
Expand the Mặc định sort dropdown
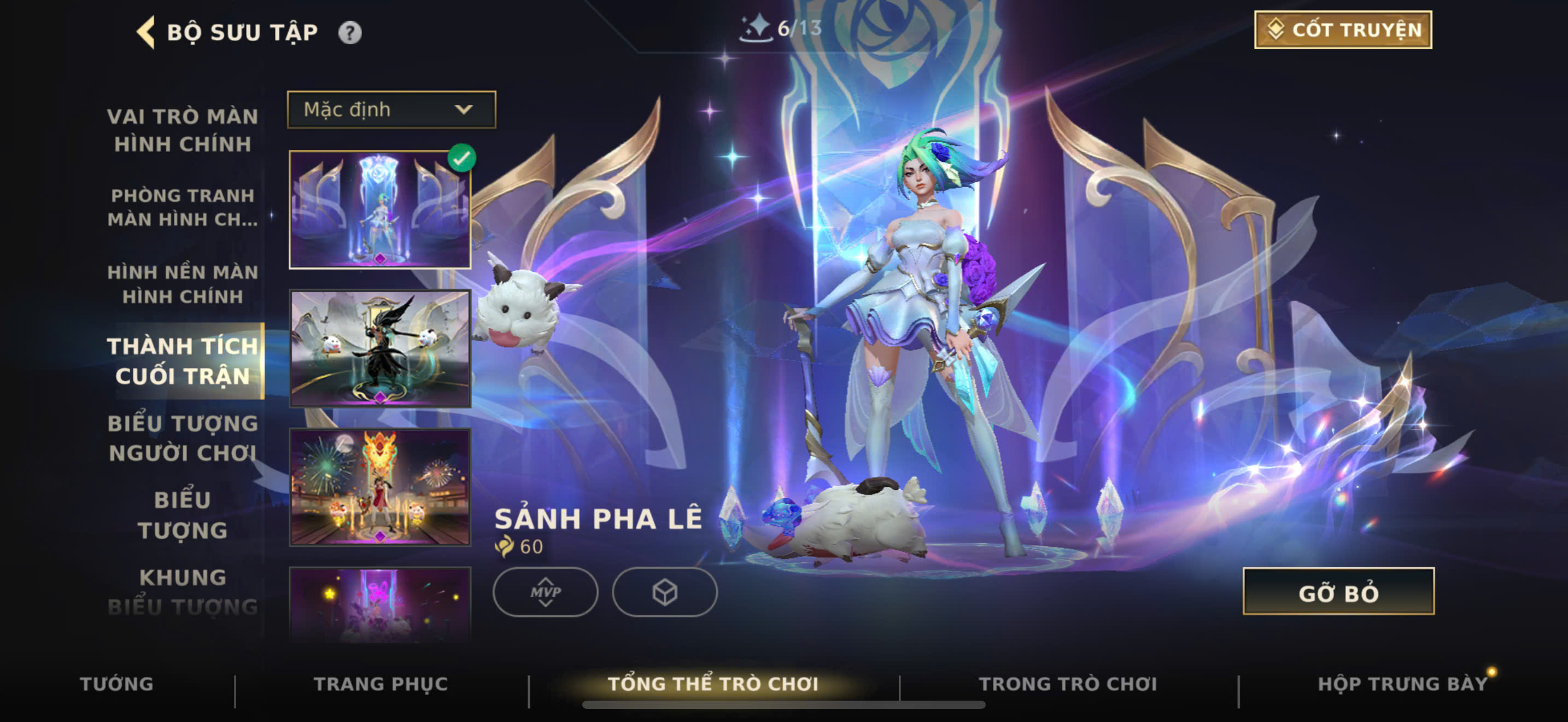pos(391,109)
